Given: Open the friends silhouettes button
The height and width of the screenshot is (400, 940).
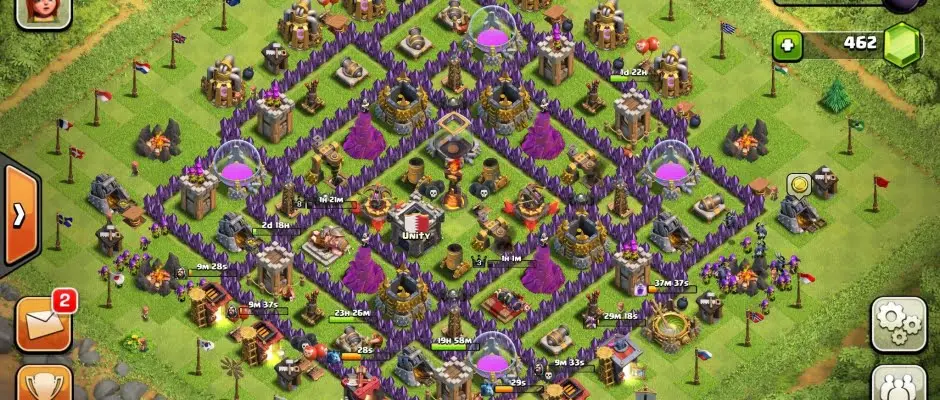Looking at the screenshot, I should pyautogui.click(x=897, y=384).
